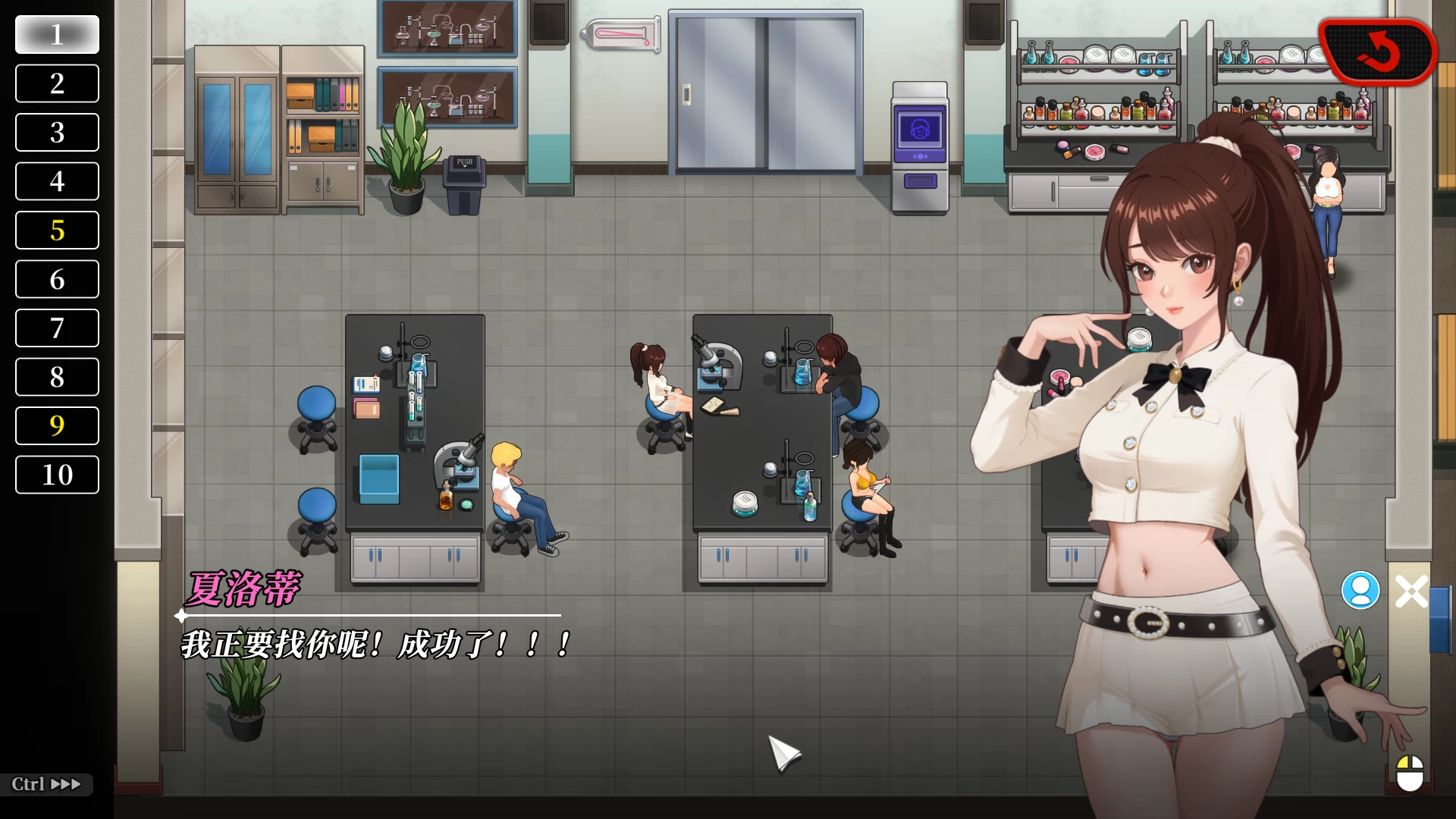Image resolution: width=1456 pixels, height=819 pixels.
Task: Activate slot 1 at the top of the list
Action: 56,34
